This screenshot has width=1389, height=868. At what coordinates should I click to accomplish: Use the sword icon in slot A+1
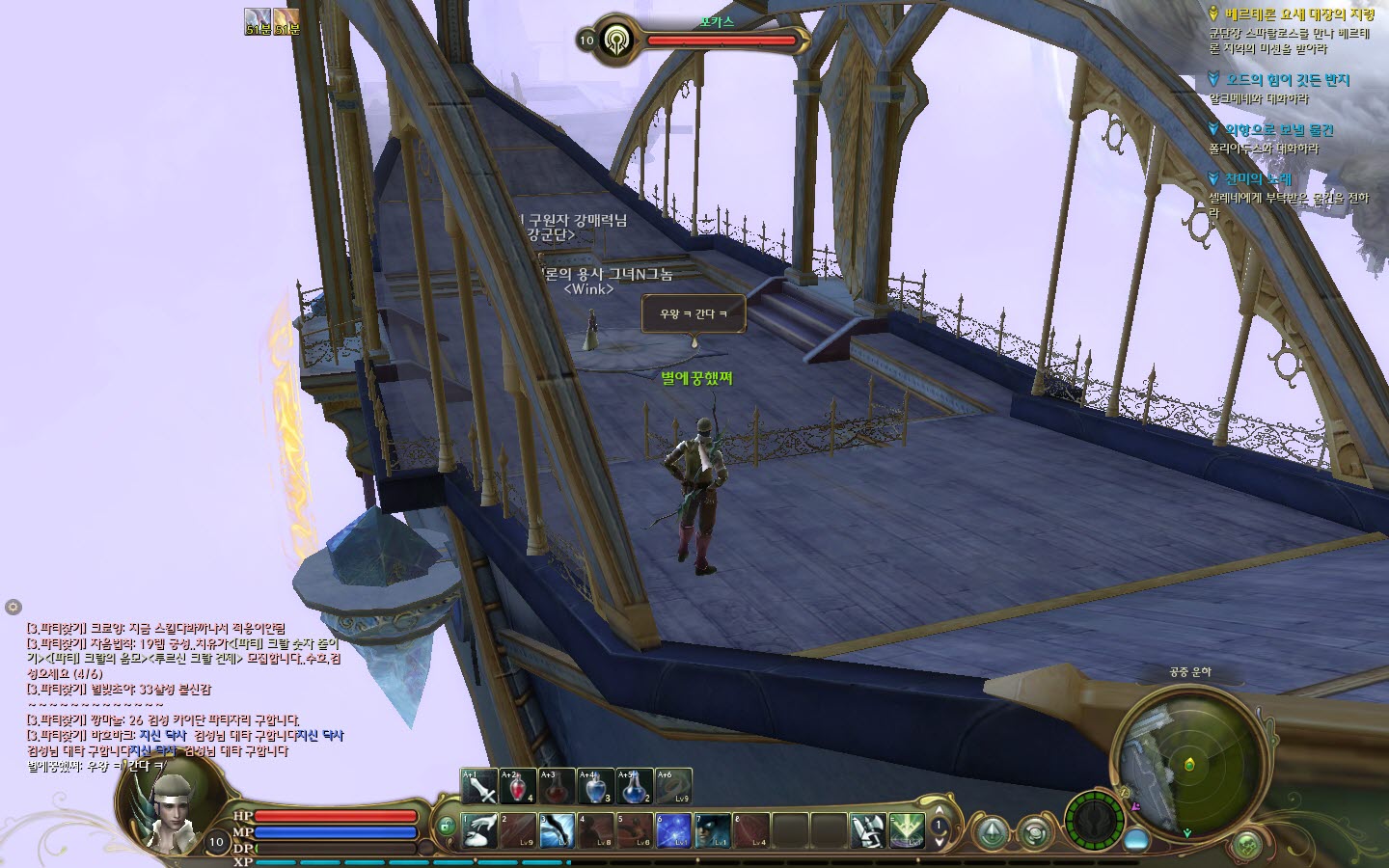click(x=479, y=787)
